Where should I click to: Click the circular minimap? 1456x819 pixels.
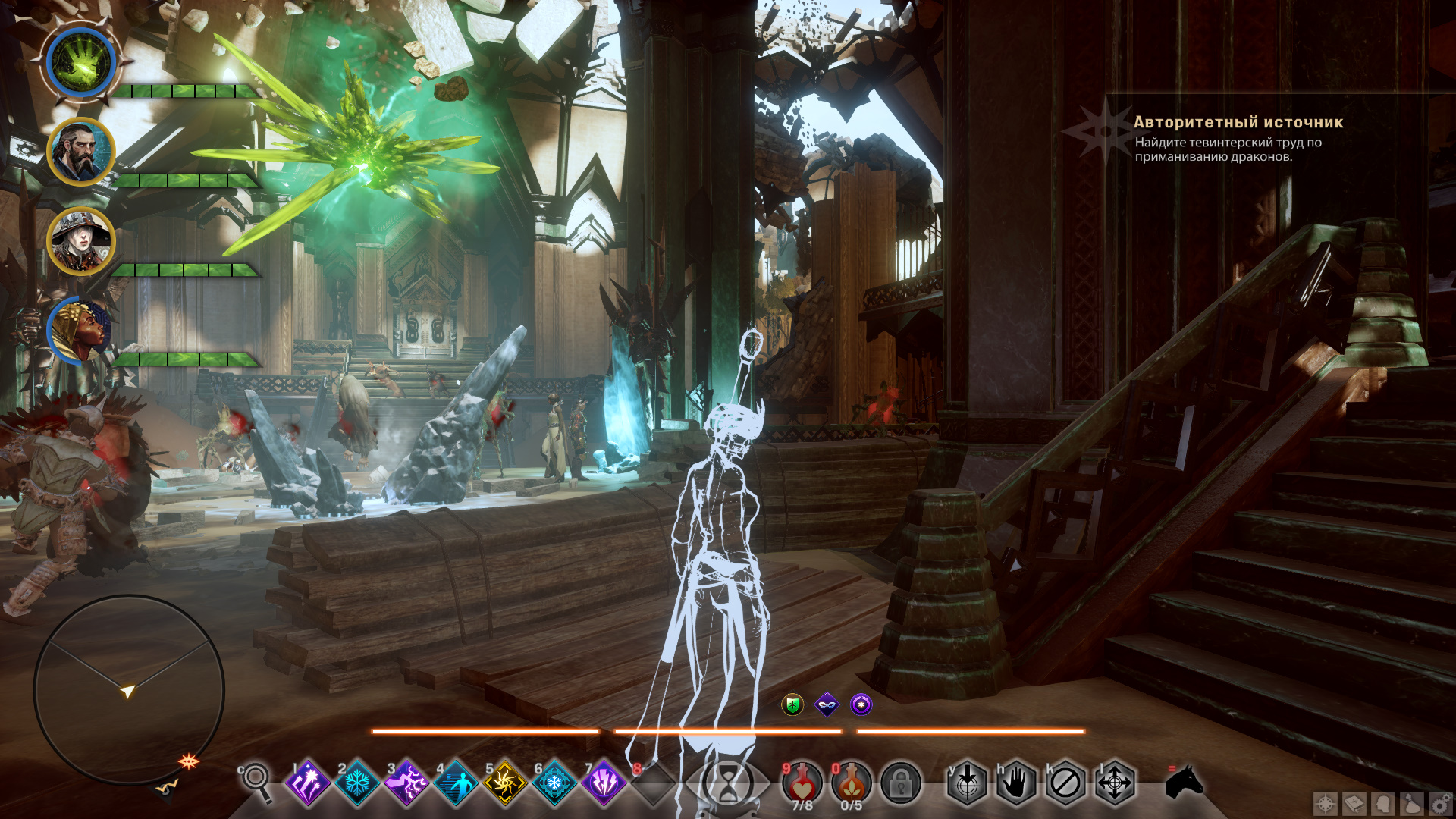129,689
